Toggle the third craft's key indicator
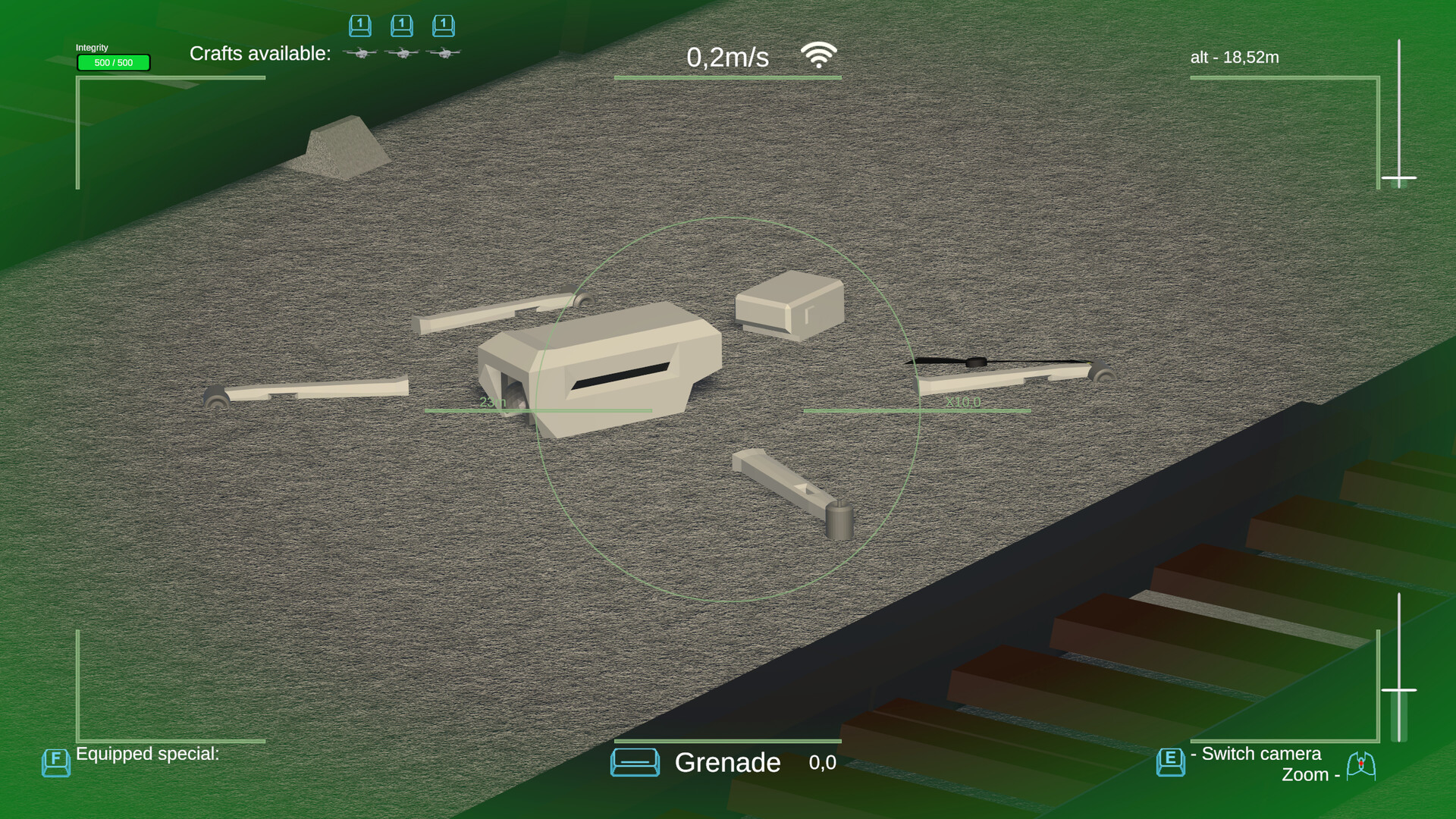Viewport: 1456px width, 819px height. 444,25
